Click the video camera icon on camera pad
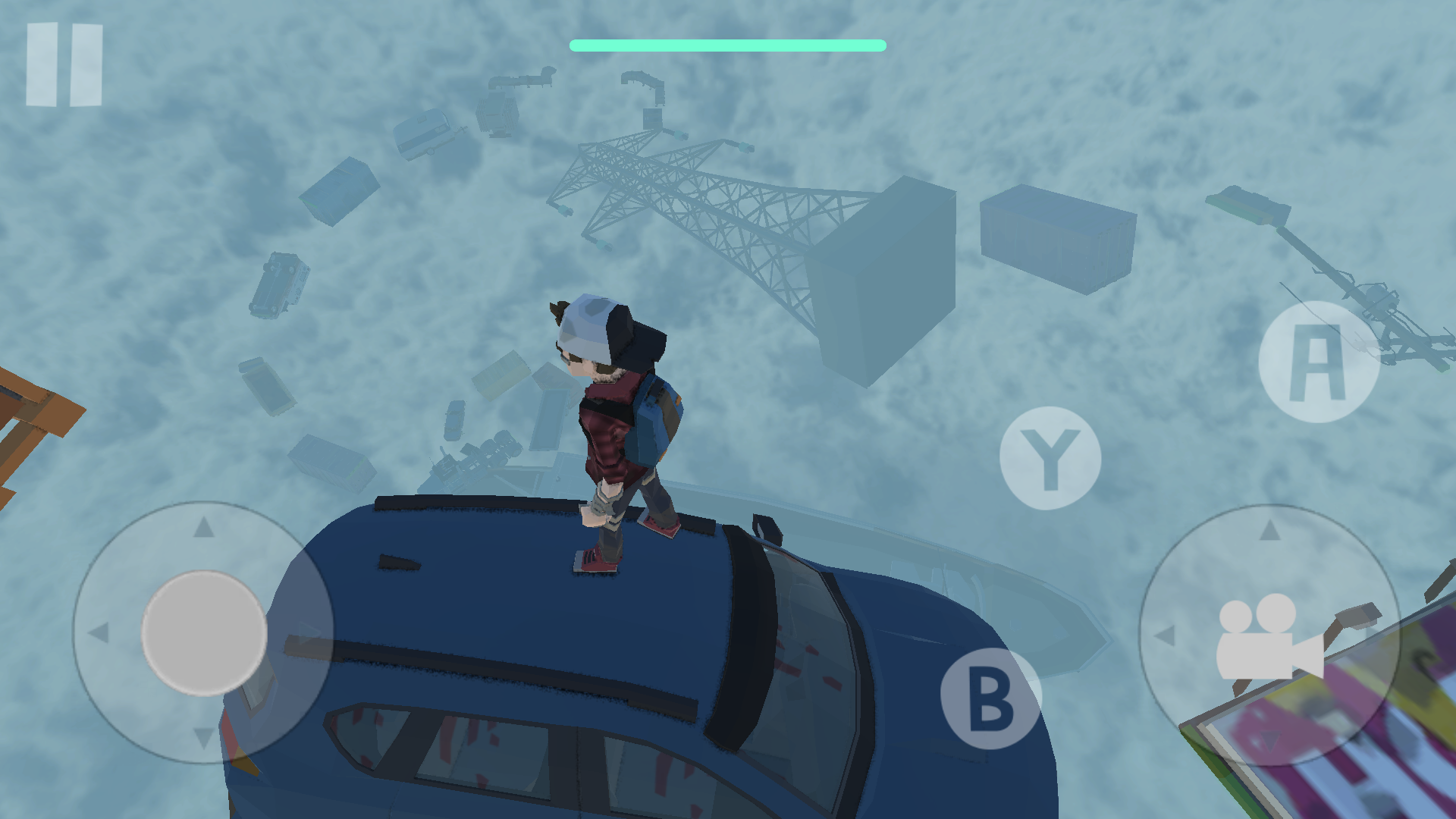This screenshot has height=819, width=1456. click(x=1269, y=637)
